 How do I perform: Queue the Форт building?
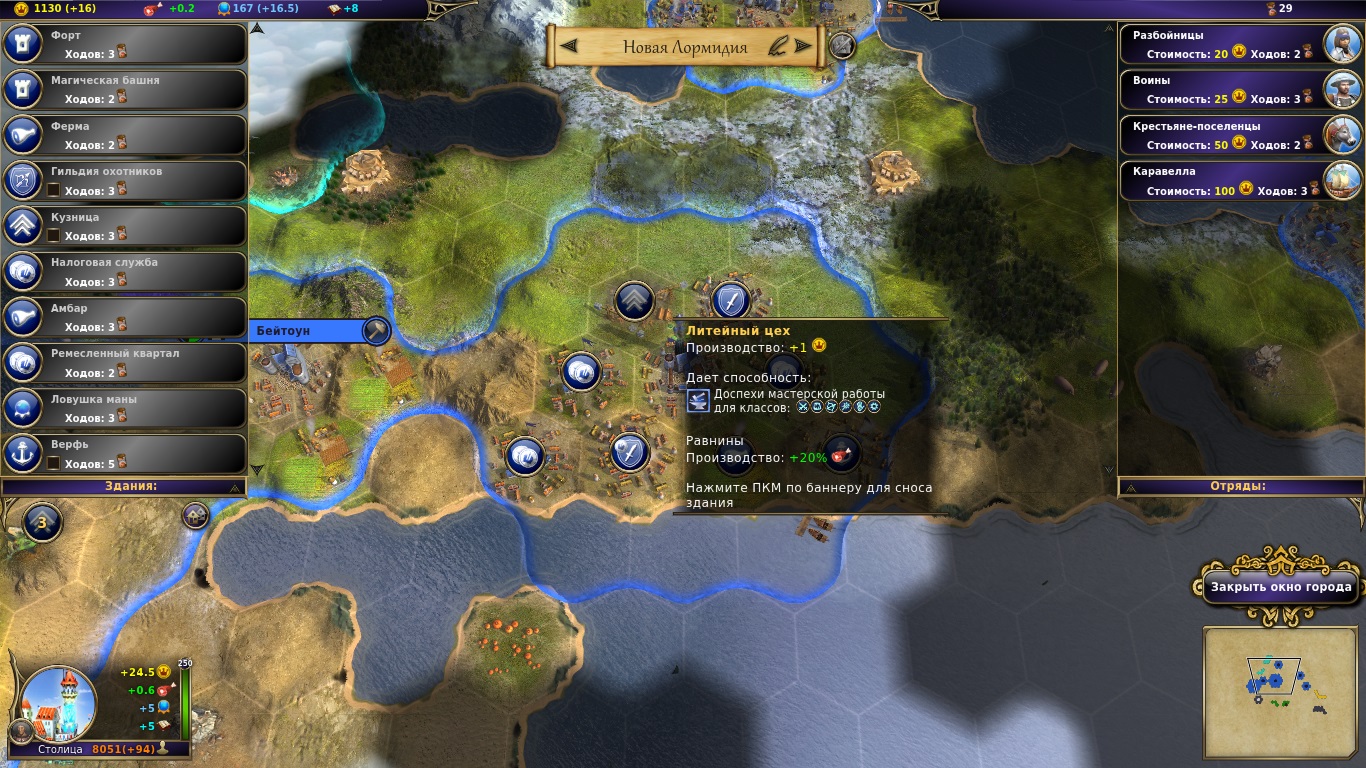point(125,44)
